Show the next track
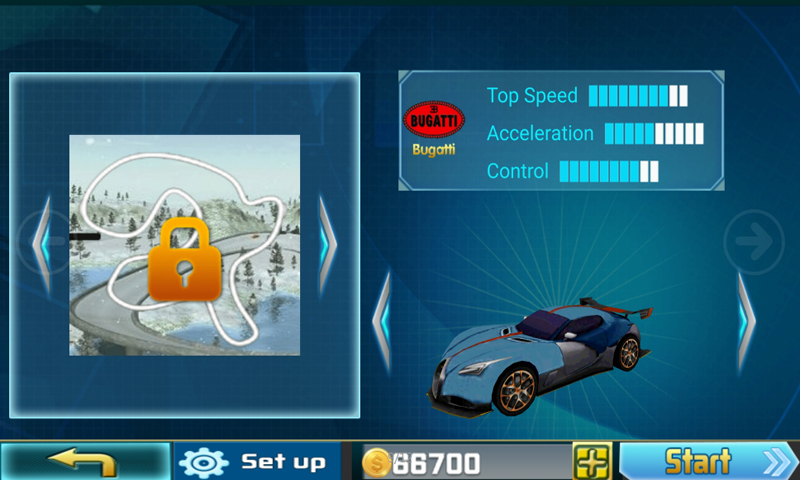 pos(328,244)
